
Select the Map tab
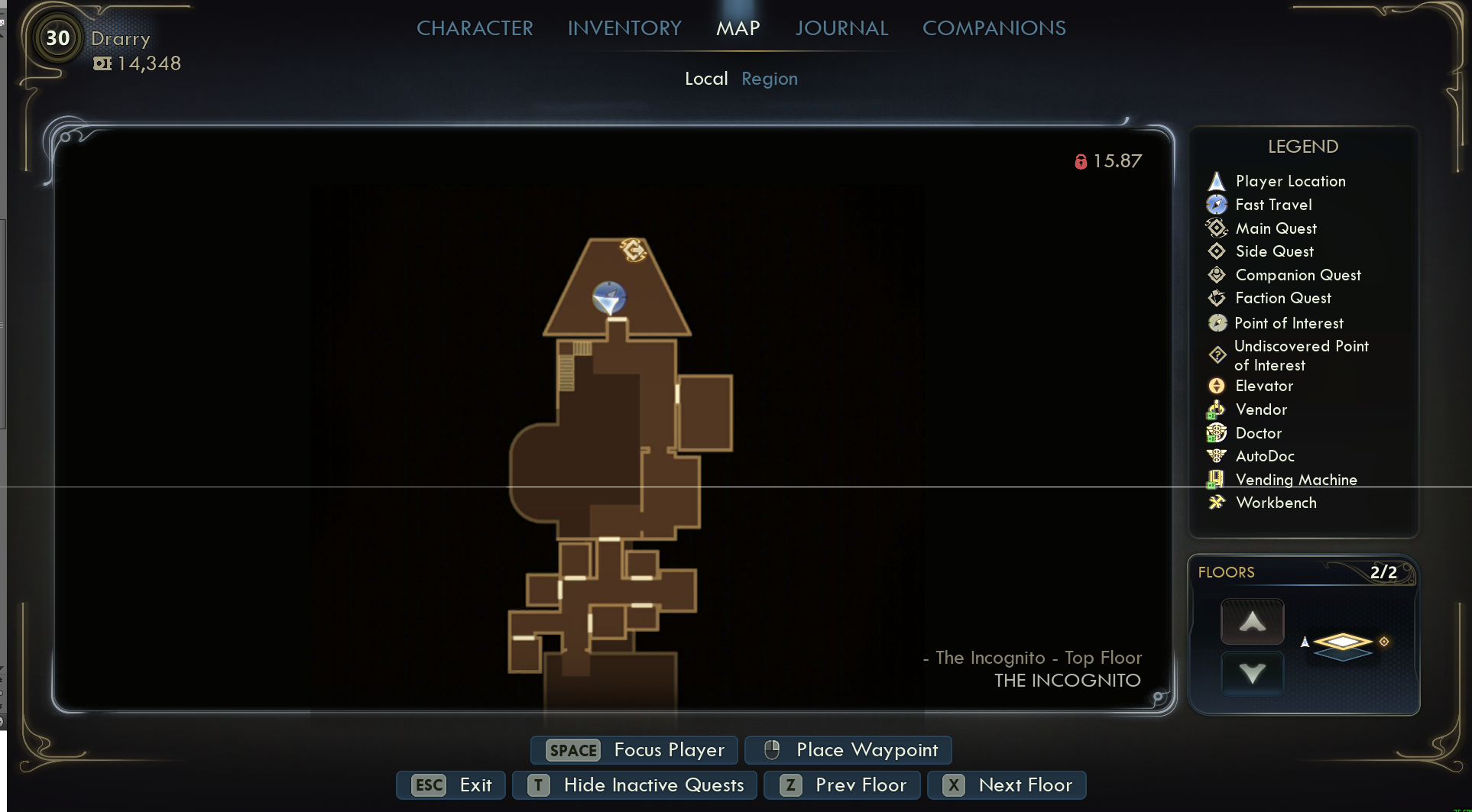point(738,28)
